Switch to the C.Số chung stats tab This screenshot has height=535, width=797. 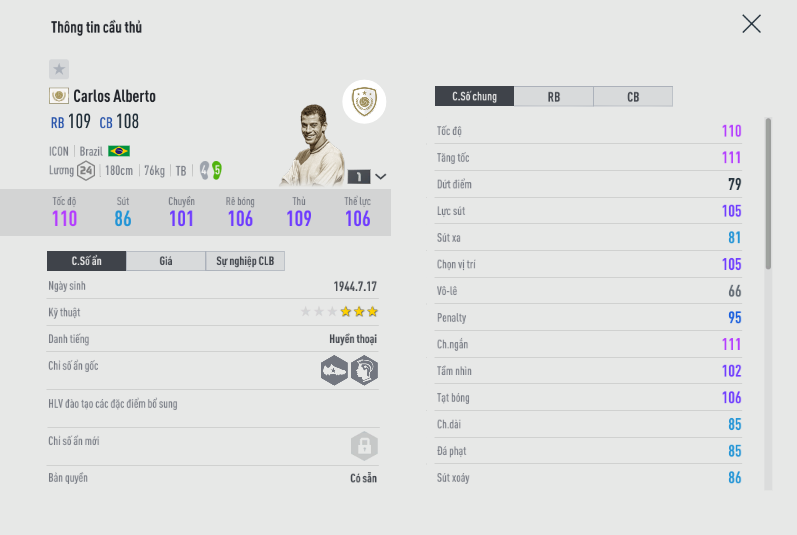pyautogui.click(x=474, y=97)
